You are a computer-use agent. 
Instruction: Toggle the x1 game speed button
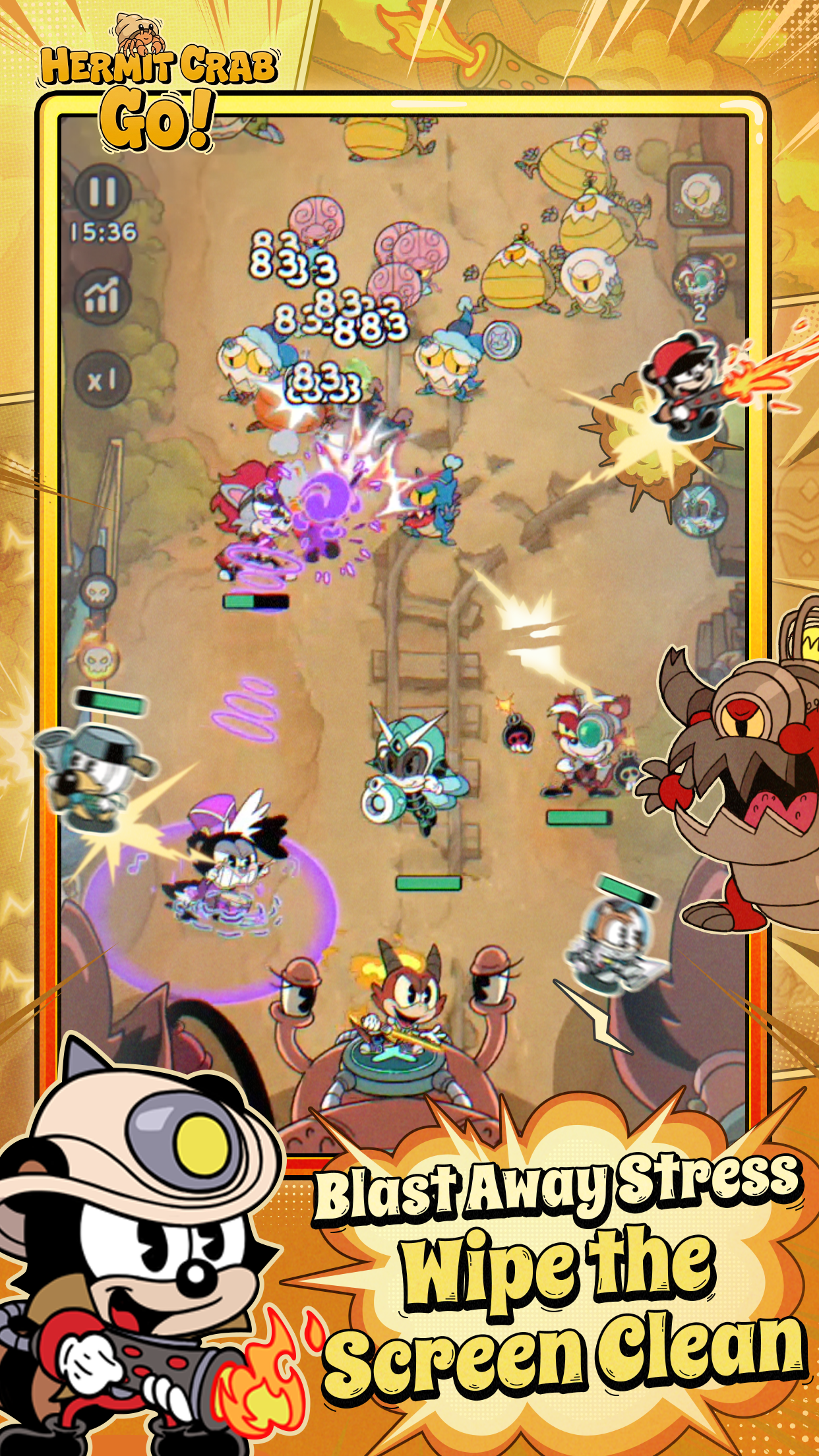point(103,379)
